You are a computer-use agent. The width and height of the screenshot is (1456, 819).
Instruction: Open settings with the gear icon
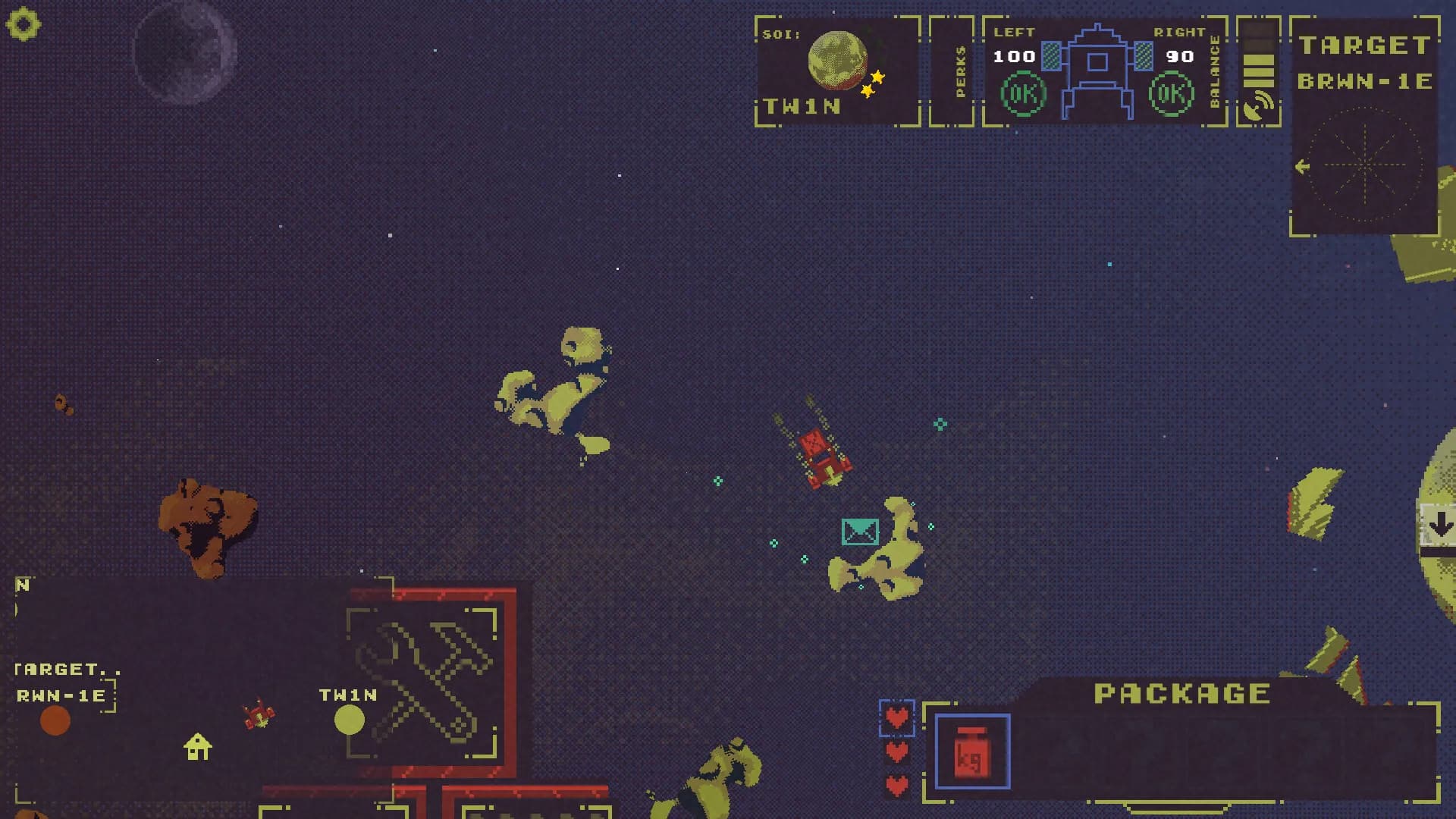(x=23, y=24)
